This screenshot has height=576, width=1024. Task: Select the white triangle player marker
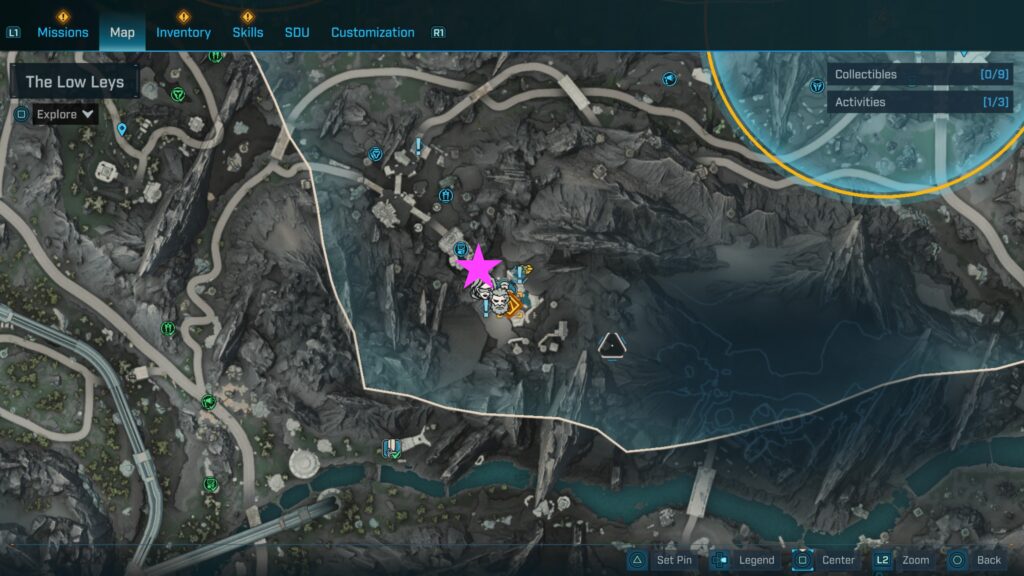(x=611, y=346)
